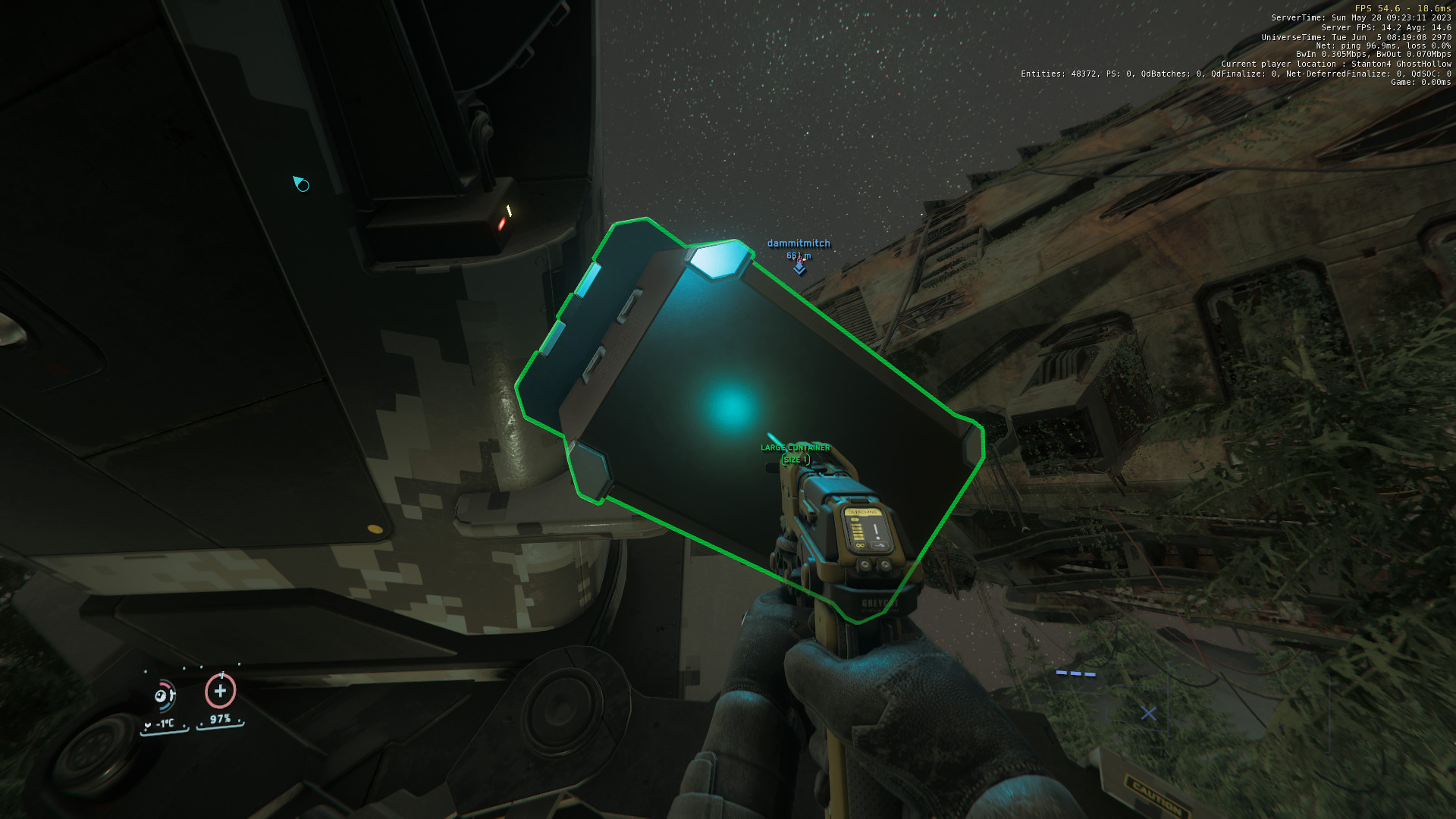Click the 97% health percentage ring
Viewport: 1456px width, 819px height.
coord(220,719)
